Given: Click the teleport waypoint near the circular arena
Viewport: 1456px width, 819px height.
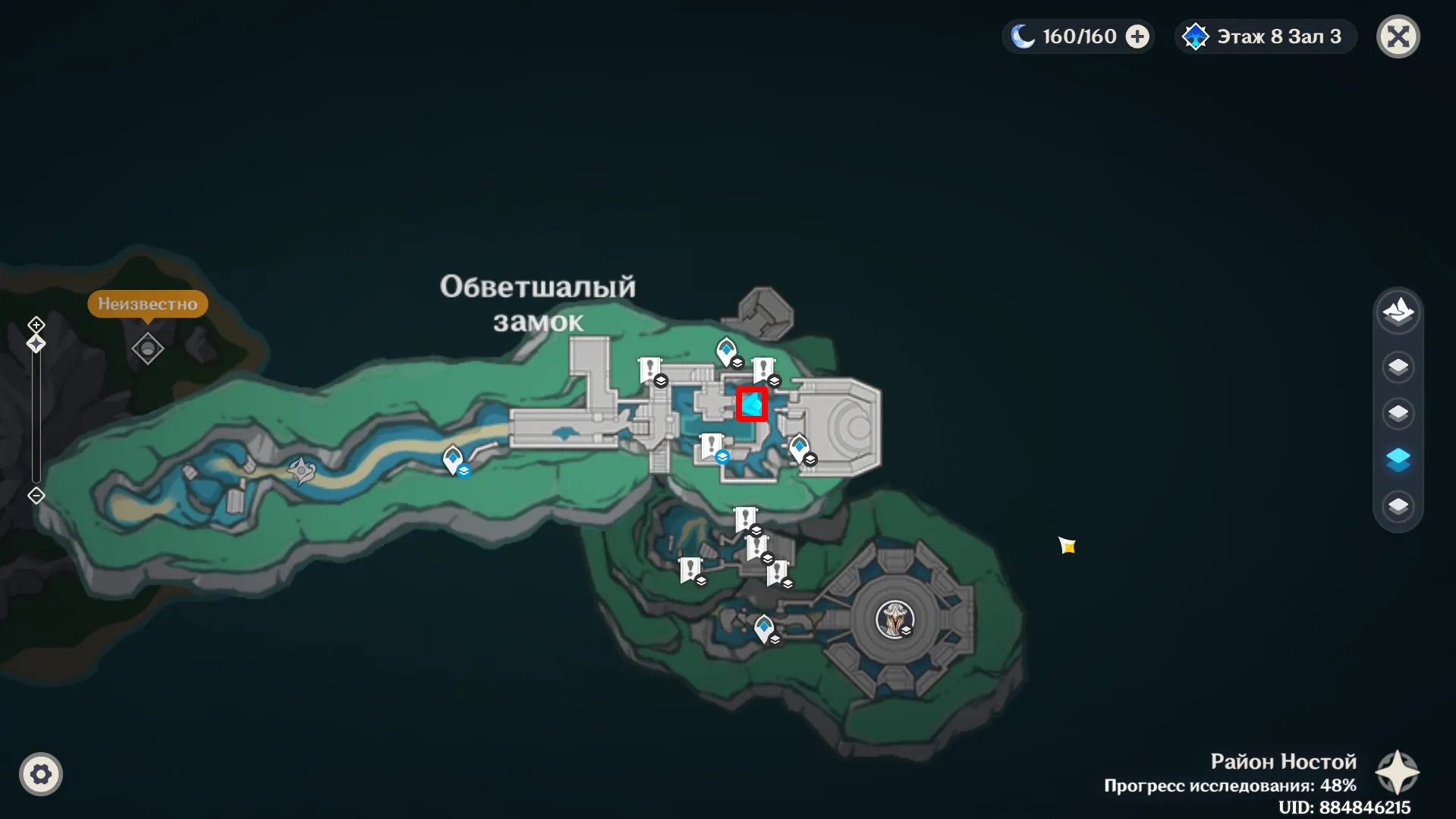Looking at the screenshot, I should 764,627.
